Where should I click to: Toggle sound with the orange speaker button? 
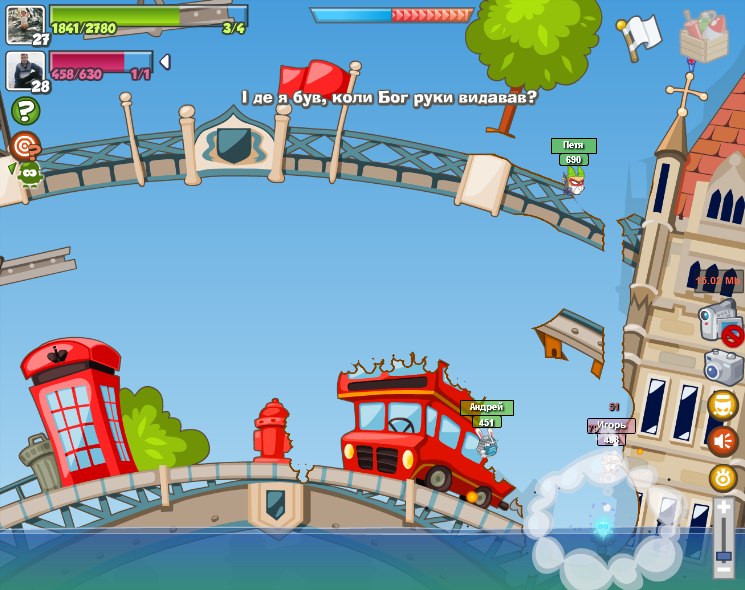pyautogui.click(x=723, y=441)
